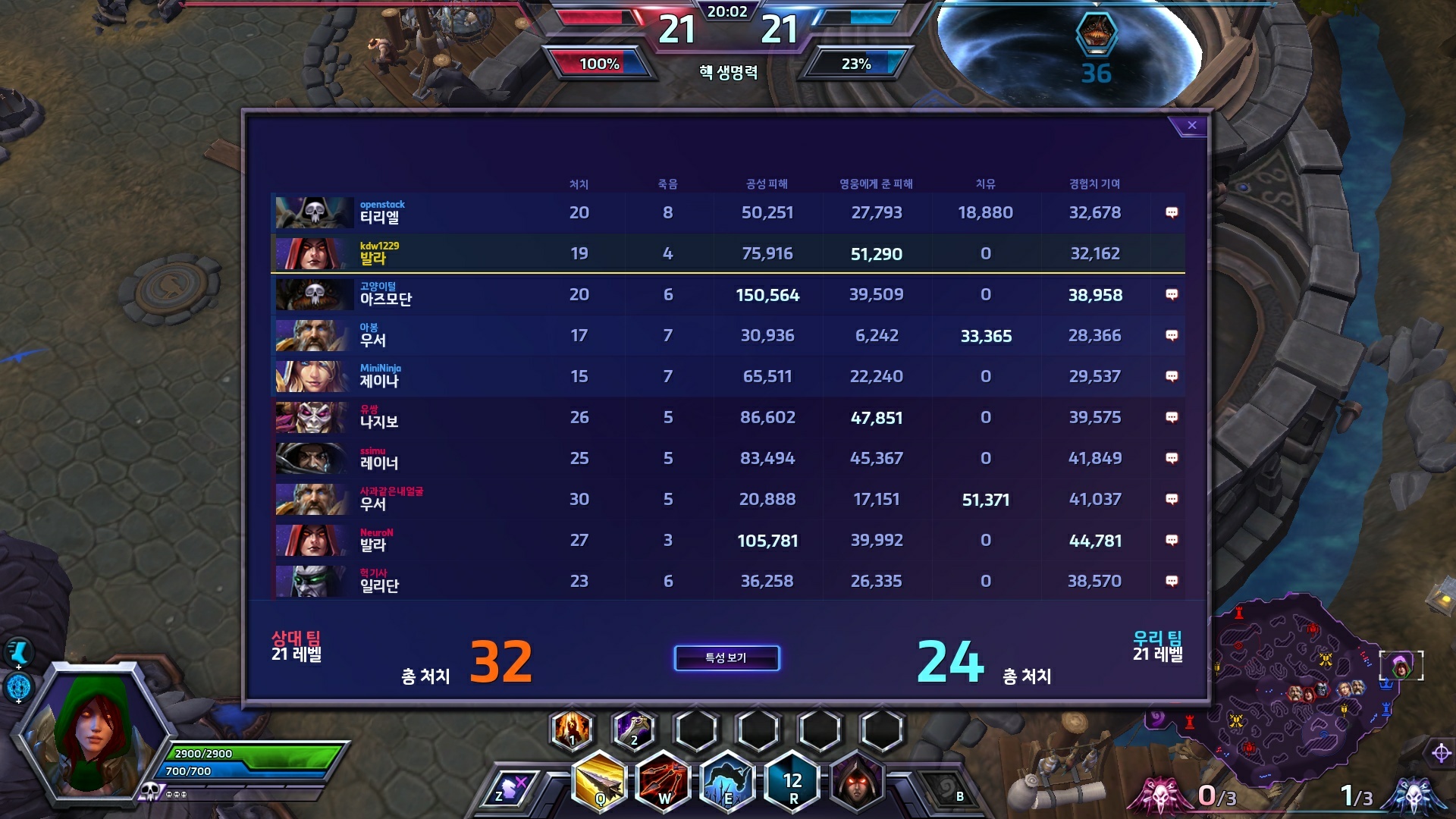
Task: Select the 고양이털 아즈모단 player row
Action: tap(726, 295)
